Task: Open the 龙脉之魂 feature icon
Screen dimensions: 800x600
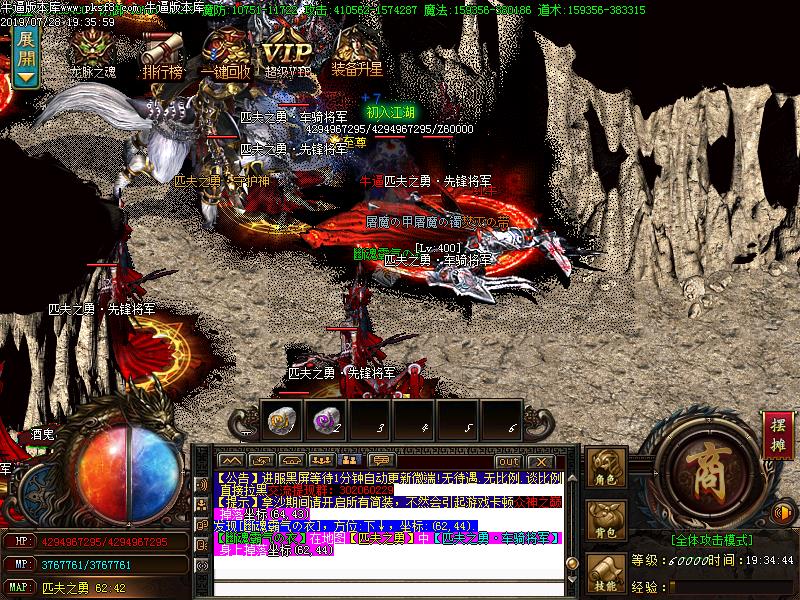Action: (94, 50)
